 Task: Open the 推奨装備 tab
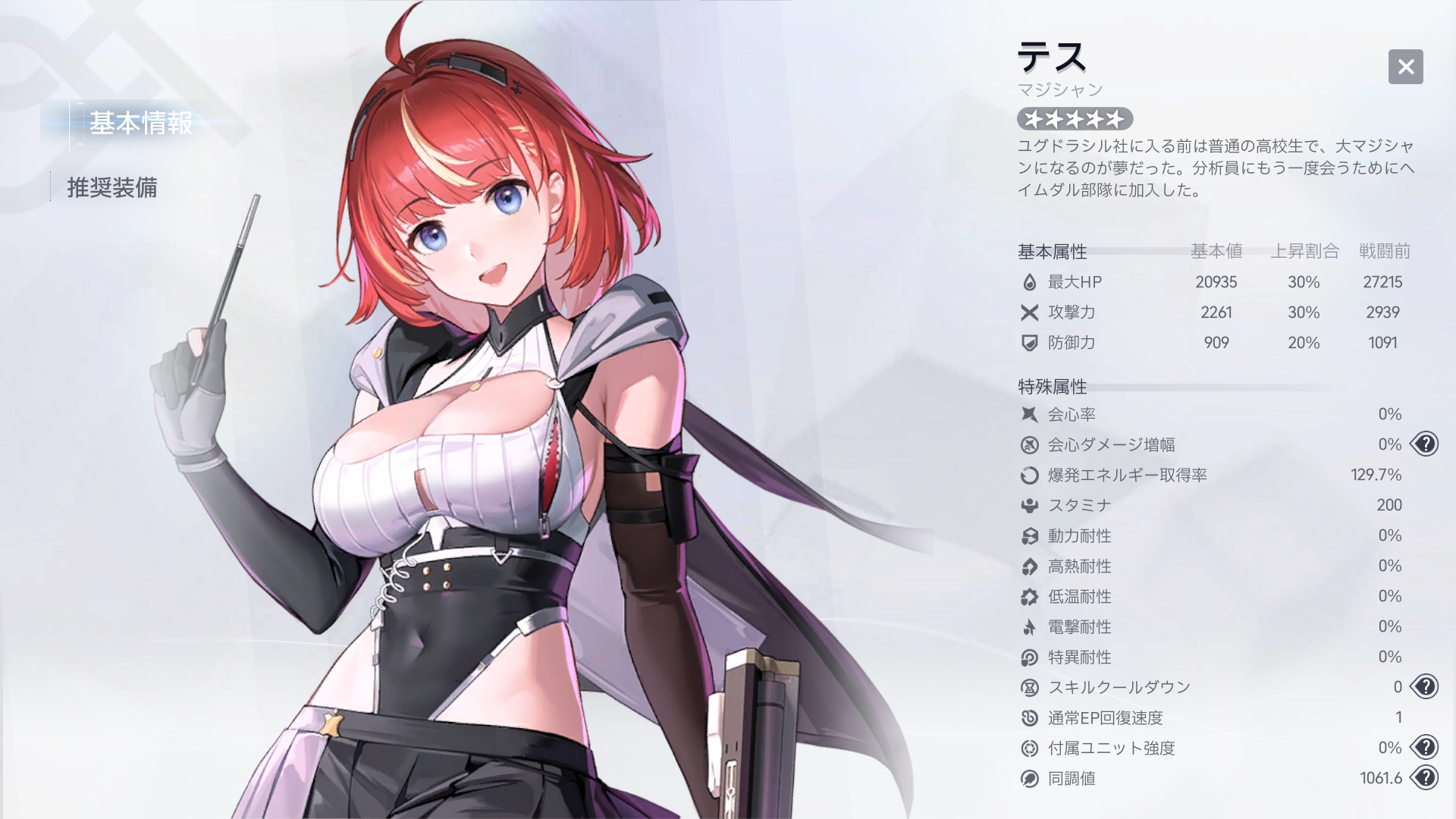[112, 187]
